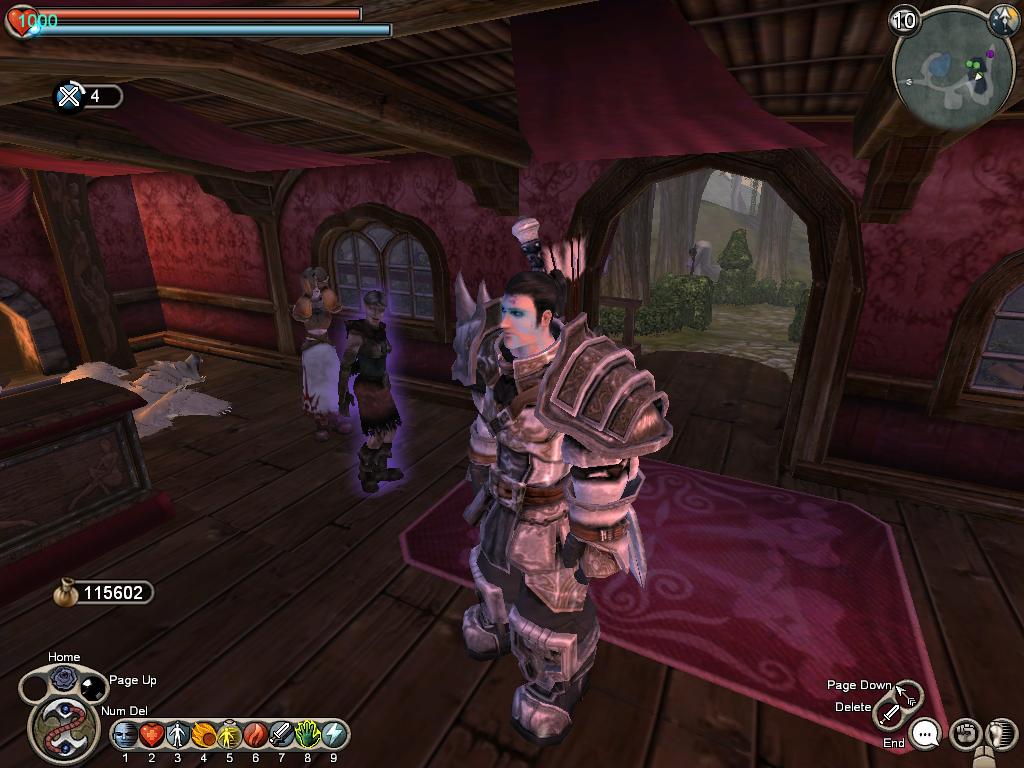Equip the melee sword weapon slot
The height and width of the screenshot is (768, 1024).
(890, 714)
